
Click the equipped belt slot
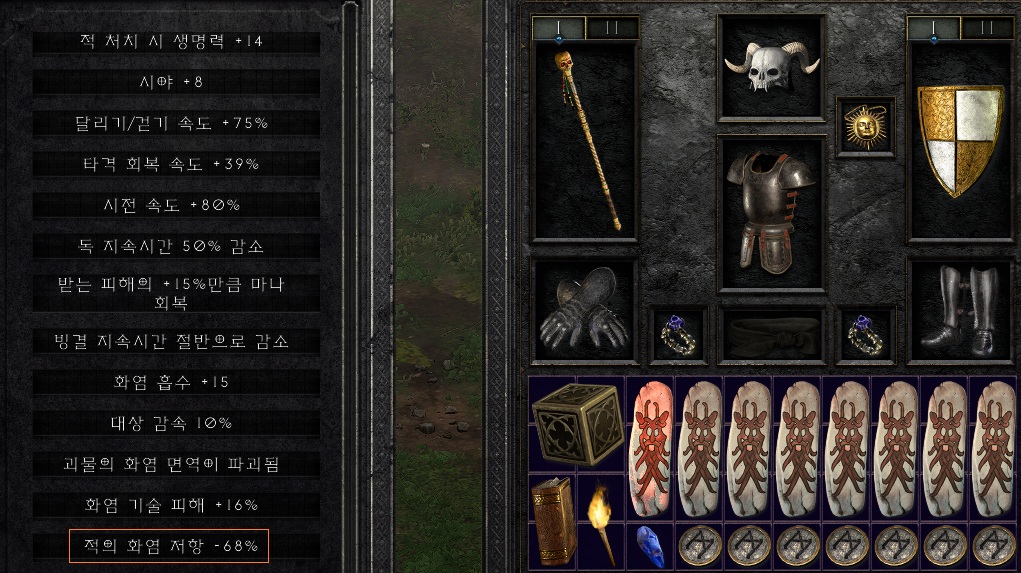point(771,335)
